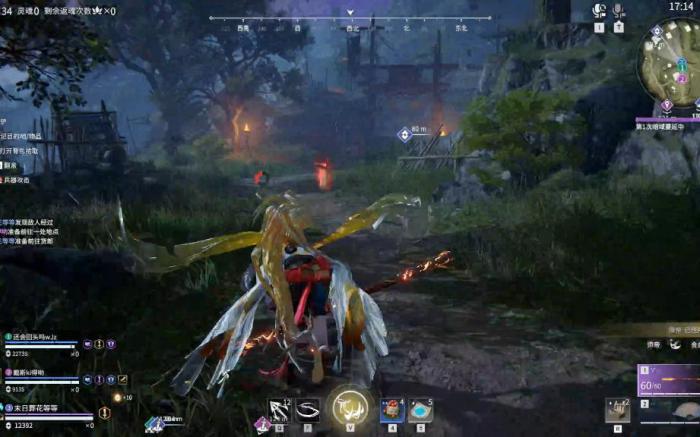Screen dimensions: 700x437
Task: Toggle the voice chat speaker icon
Action: (x=599, y=11)
